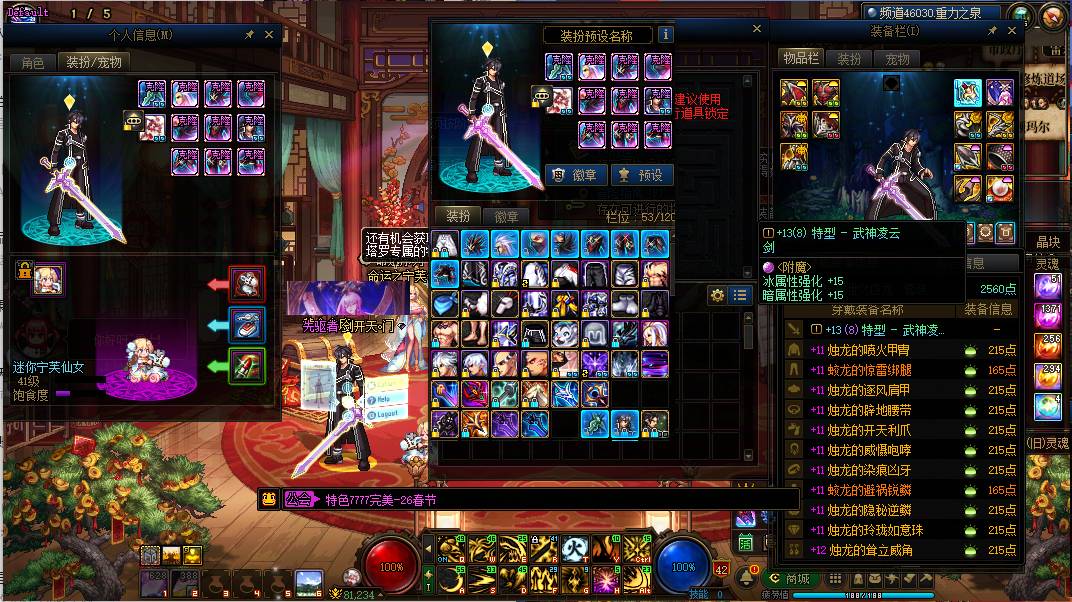
Task: Select the red pet equipment slot
Action: pos(247,284)
